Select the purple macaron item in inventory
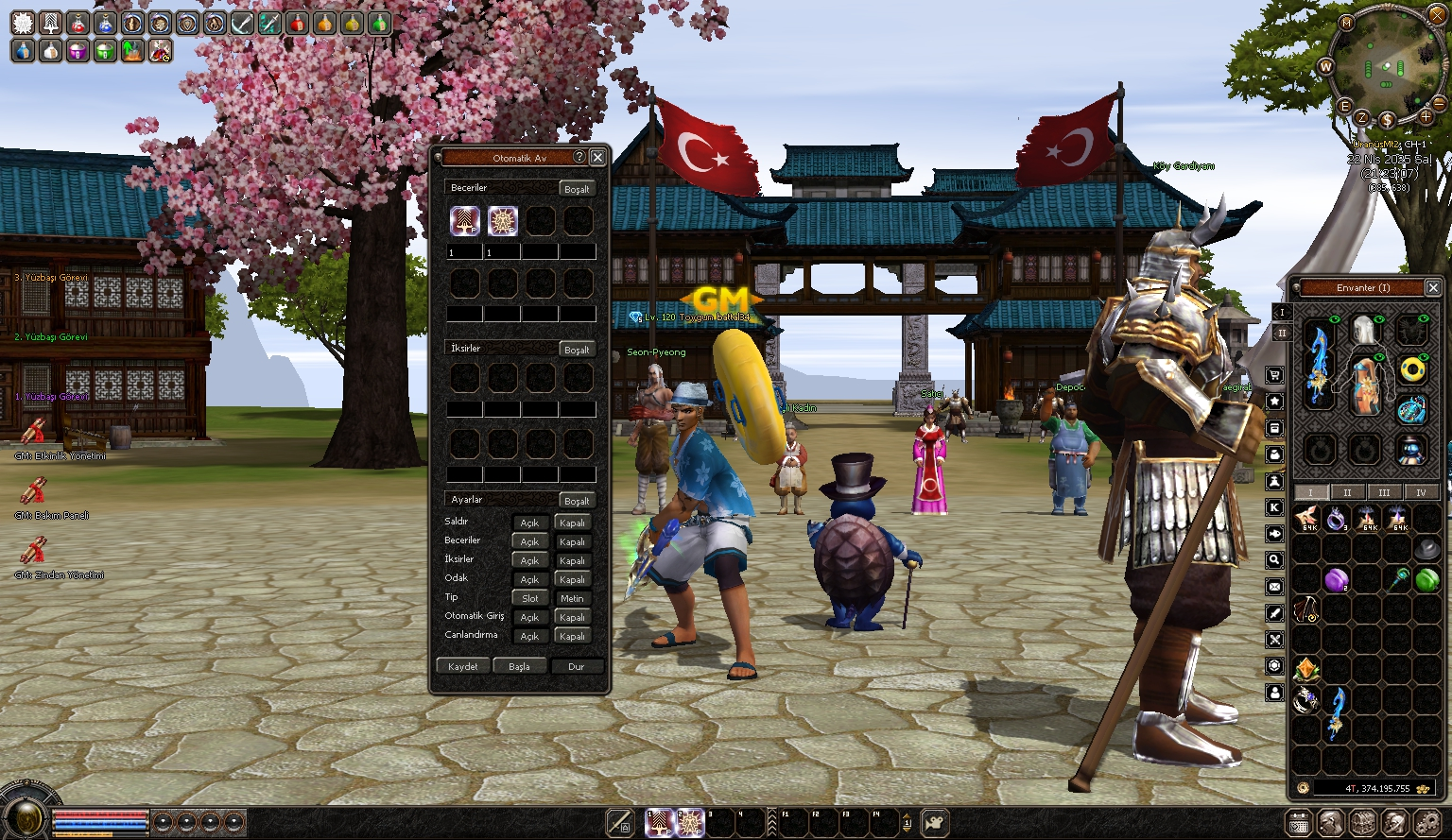Viewport: 1452px width, 840px height. point(1336,580)
